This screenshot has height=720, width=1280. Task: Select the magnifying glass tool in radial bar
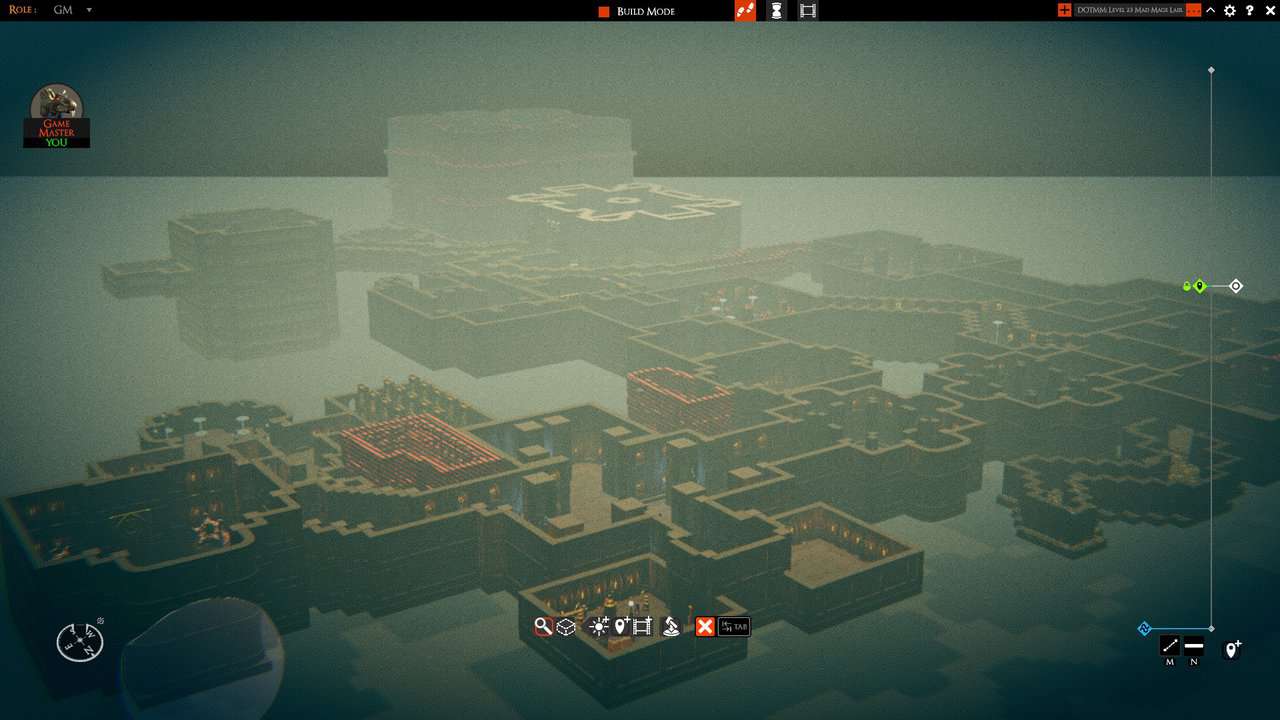[x=543, y=627]
